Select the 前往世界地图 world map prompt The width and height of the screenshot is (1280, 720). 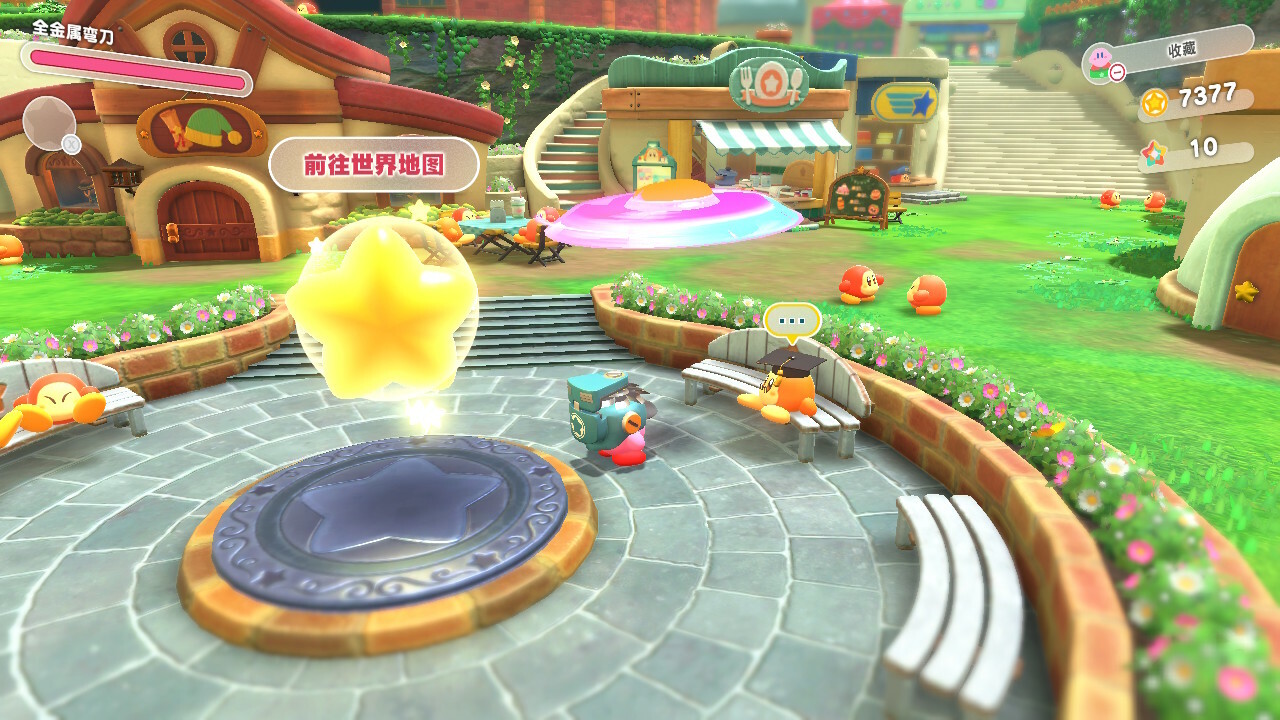(x=373, y=164)
